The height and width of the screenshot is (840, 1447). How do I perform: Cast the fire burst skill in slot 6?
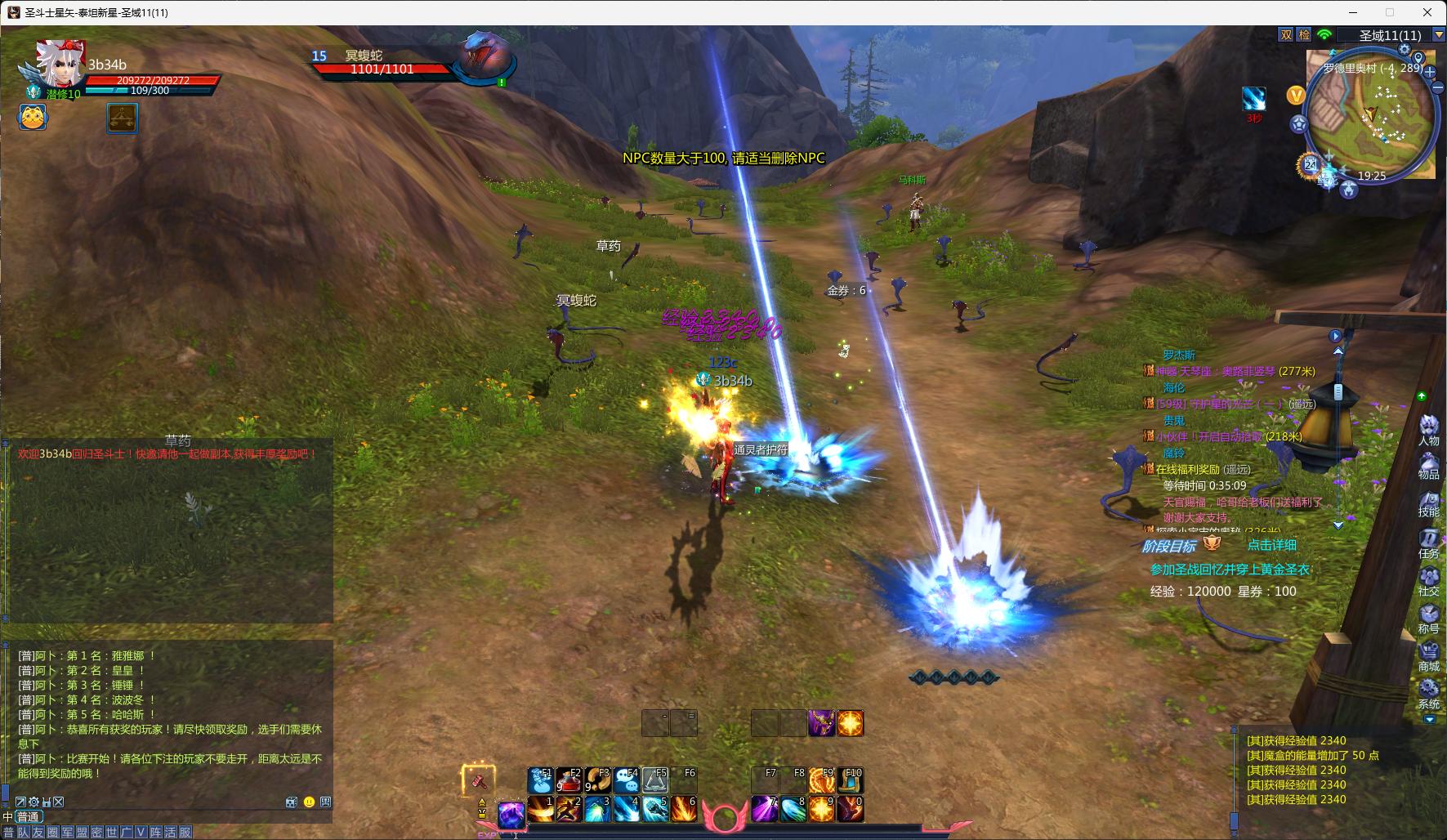[684, 809]
